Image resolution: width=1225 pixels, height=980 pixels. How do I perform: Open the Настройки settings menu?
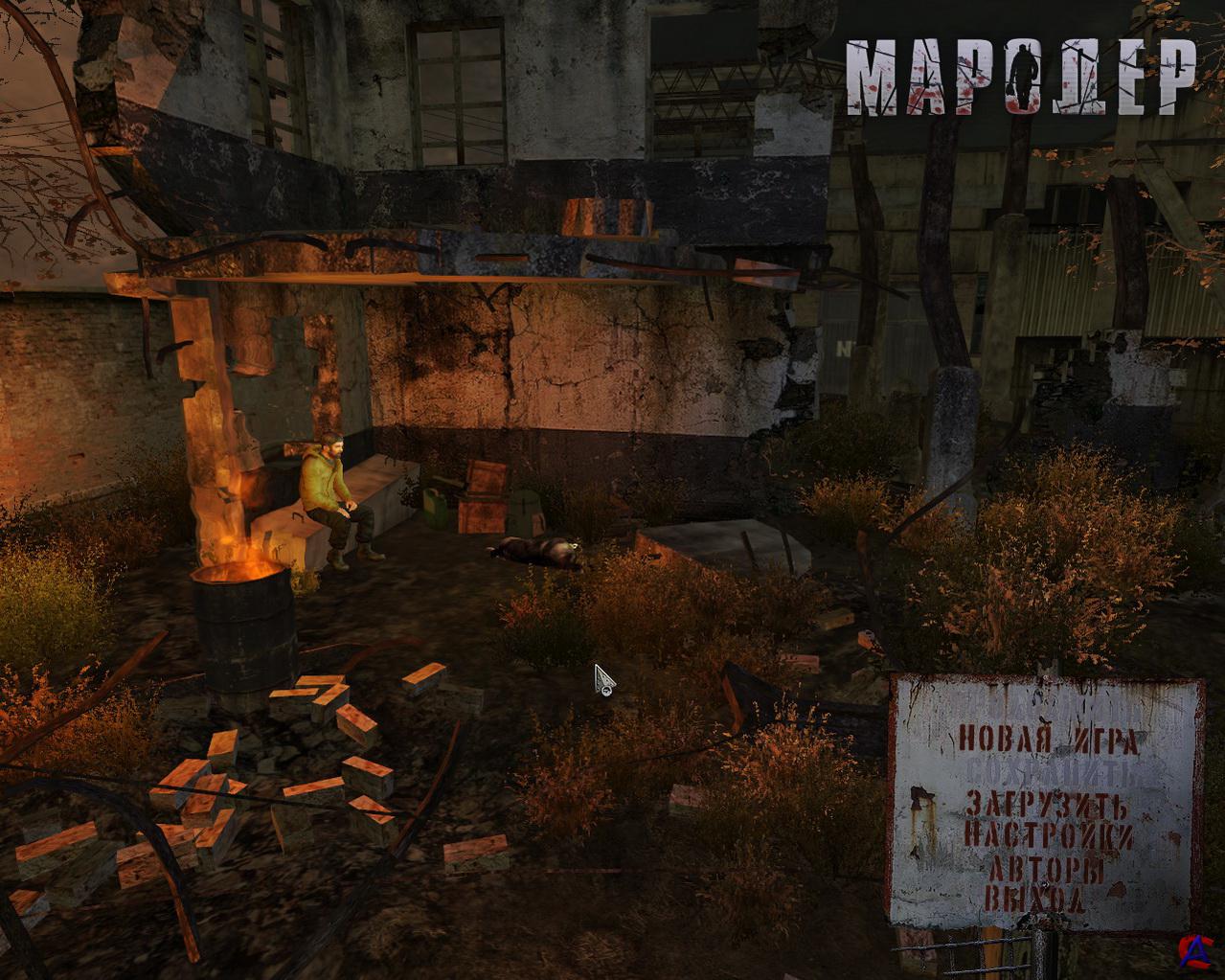tap(1047, 834)
